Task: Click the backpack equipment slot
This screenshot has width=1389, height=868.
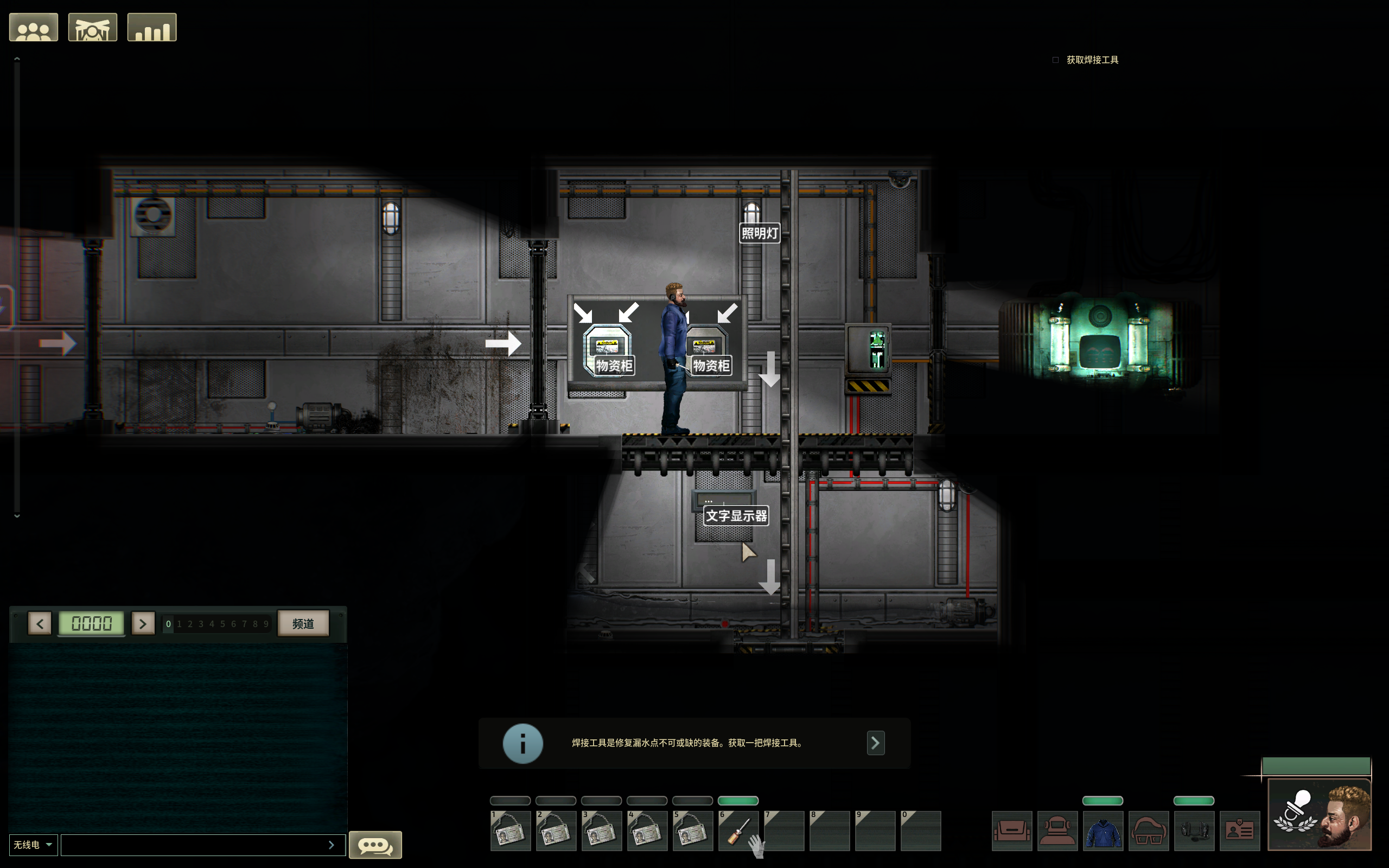Action: [1012, 831]
